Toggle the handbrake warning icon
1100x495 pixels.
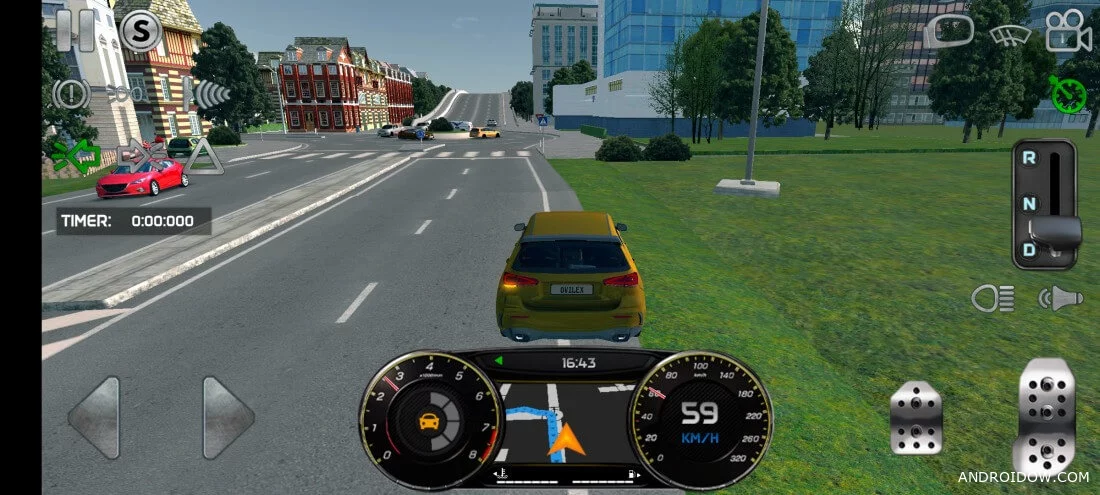tap(71, 94)
